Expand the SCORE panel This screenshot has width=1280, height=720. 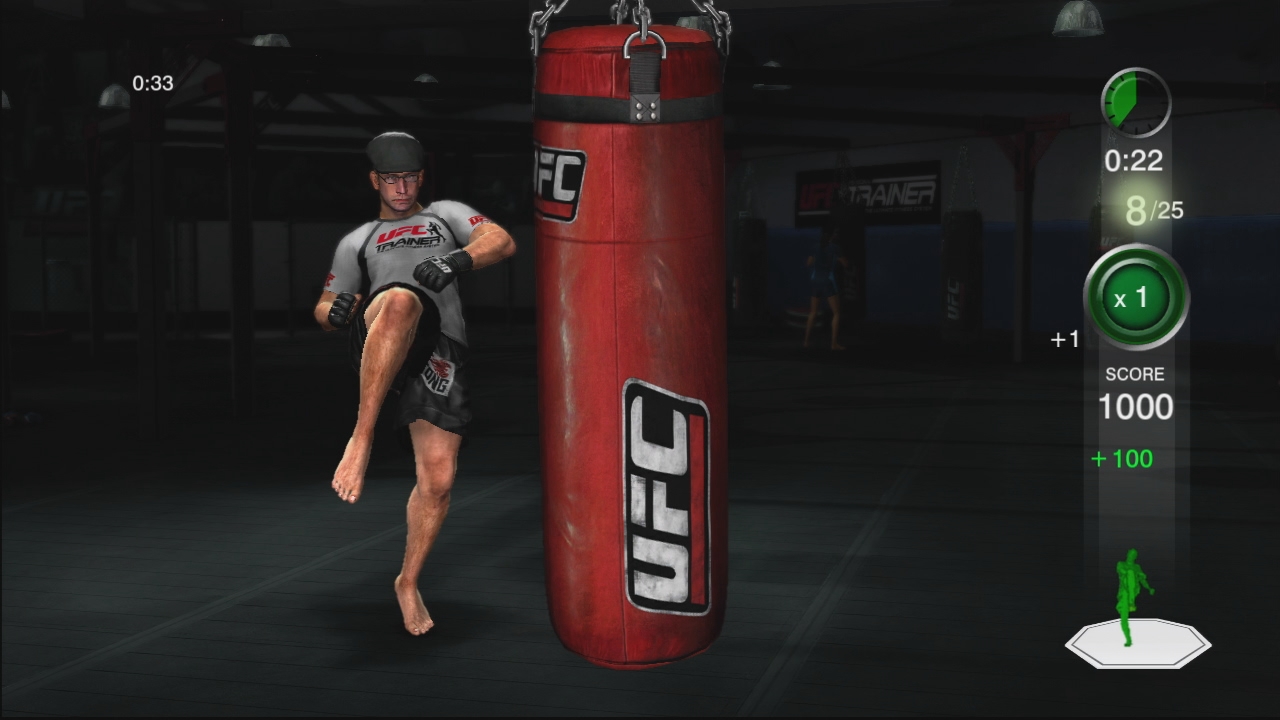tap(1133, 390)
